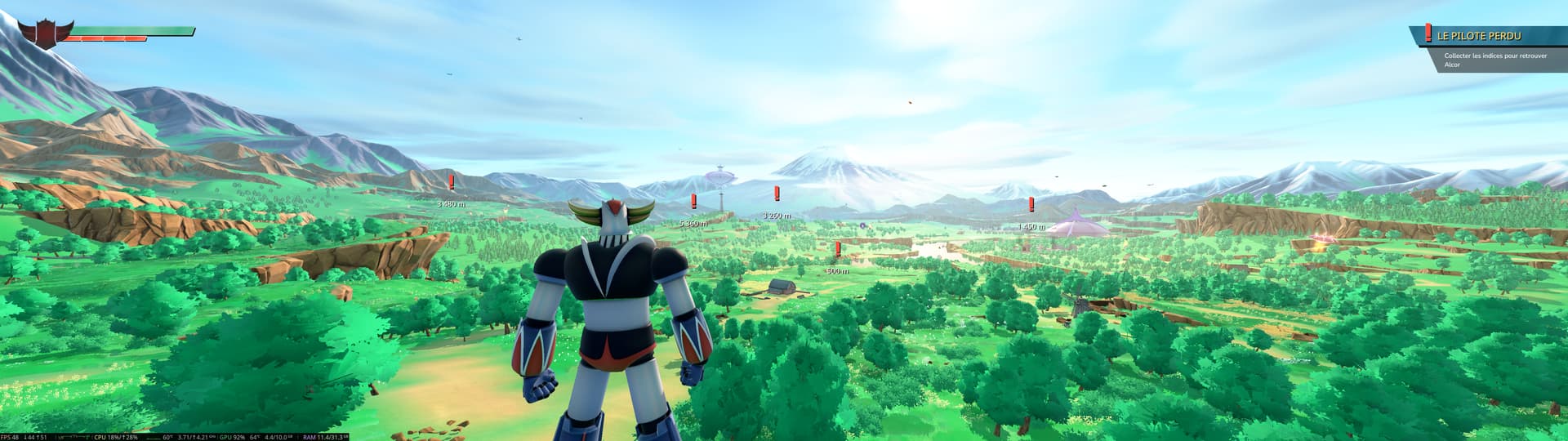Select the objective marker at 1 450 m
Screen dimensions: 1568x441
pyautogui.click(x=1031, y=205)
